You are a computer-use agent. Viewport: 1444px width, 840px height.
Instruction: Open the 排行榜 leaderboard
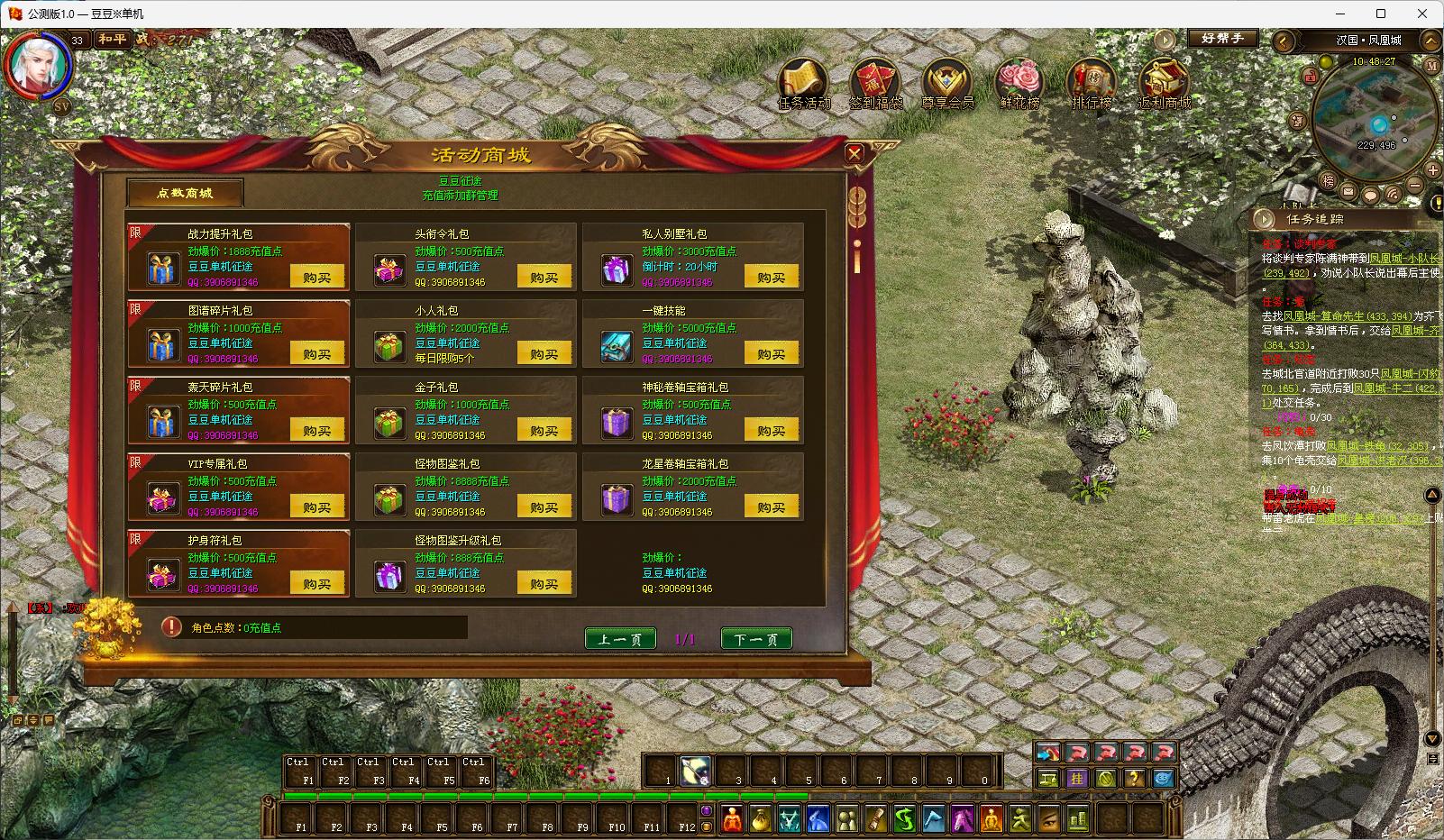pos(1092,84)
